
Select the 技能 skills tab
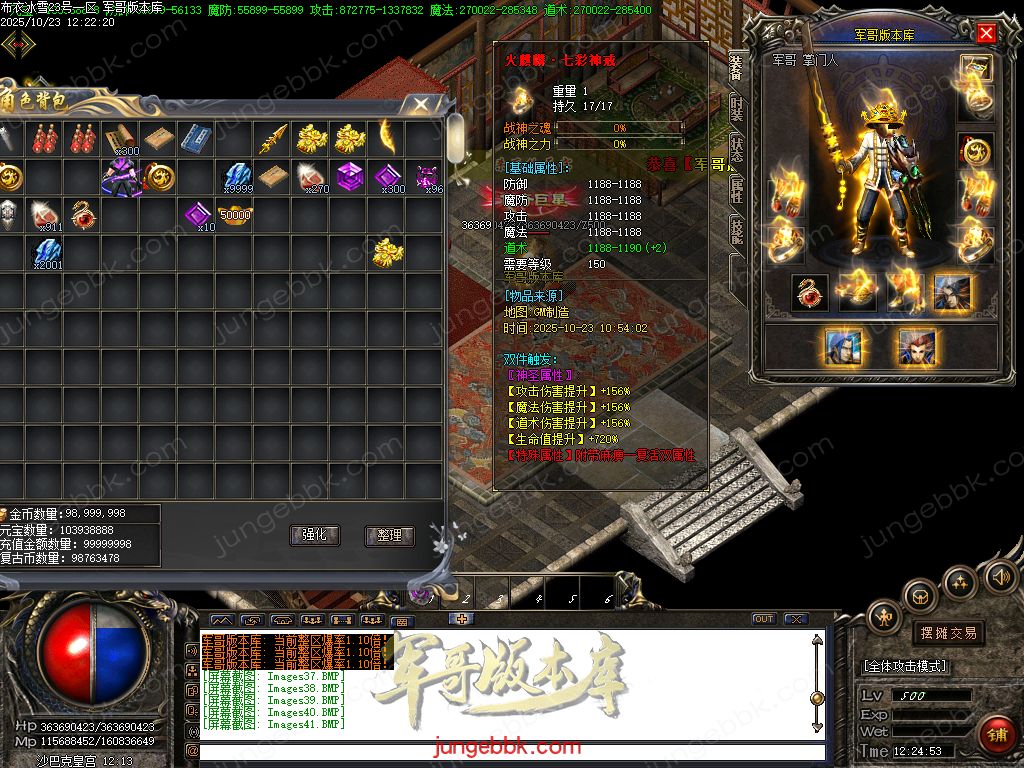point(737,232)
